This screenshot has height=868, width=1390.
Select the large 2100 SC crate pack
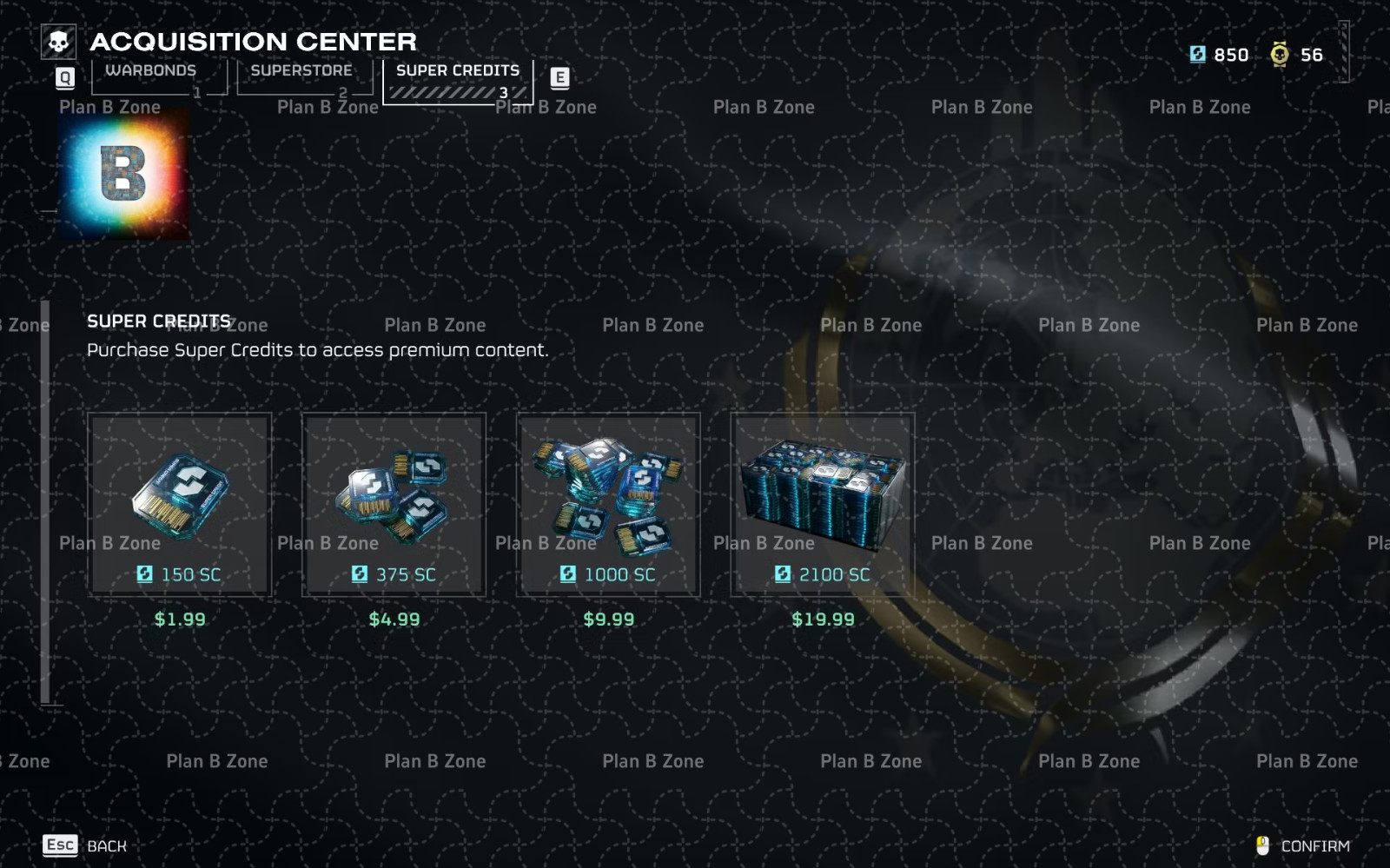[x=822, y=504]
